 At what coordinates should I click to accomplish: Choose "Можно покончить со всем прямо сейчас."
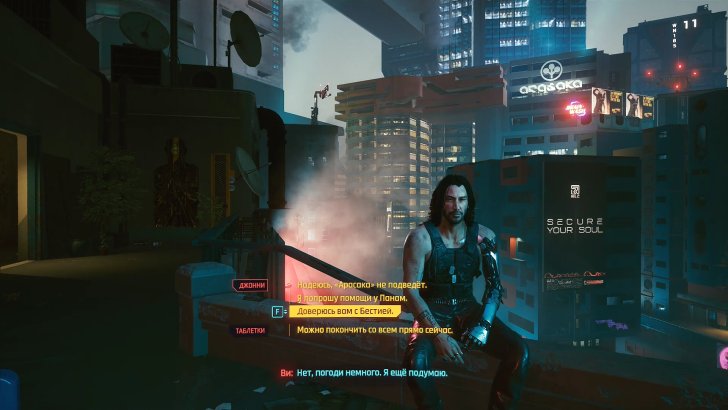[375, 329]
